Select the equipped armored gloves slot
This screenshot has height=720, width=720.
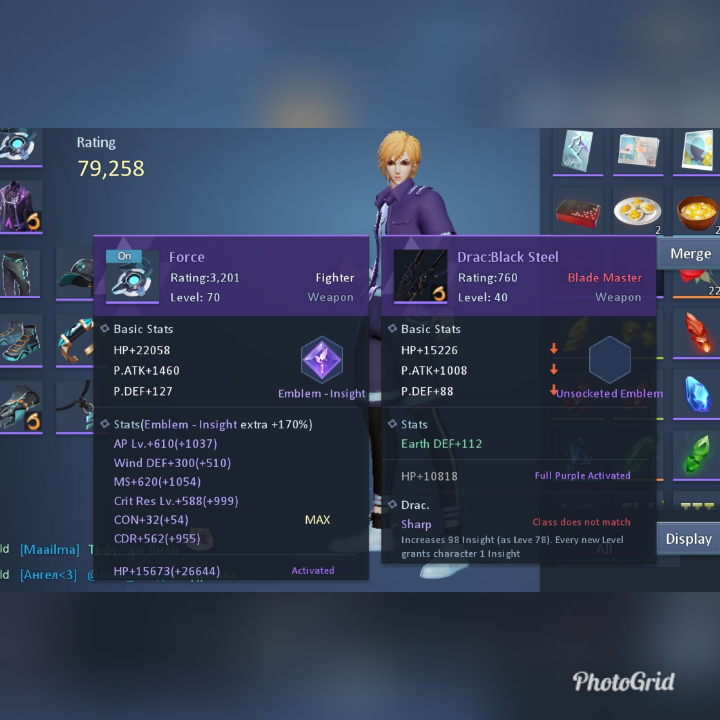pos(20,407)
